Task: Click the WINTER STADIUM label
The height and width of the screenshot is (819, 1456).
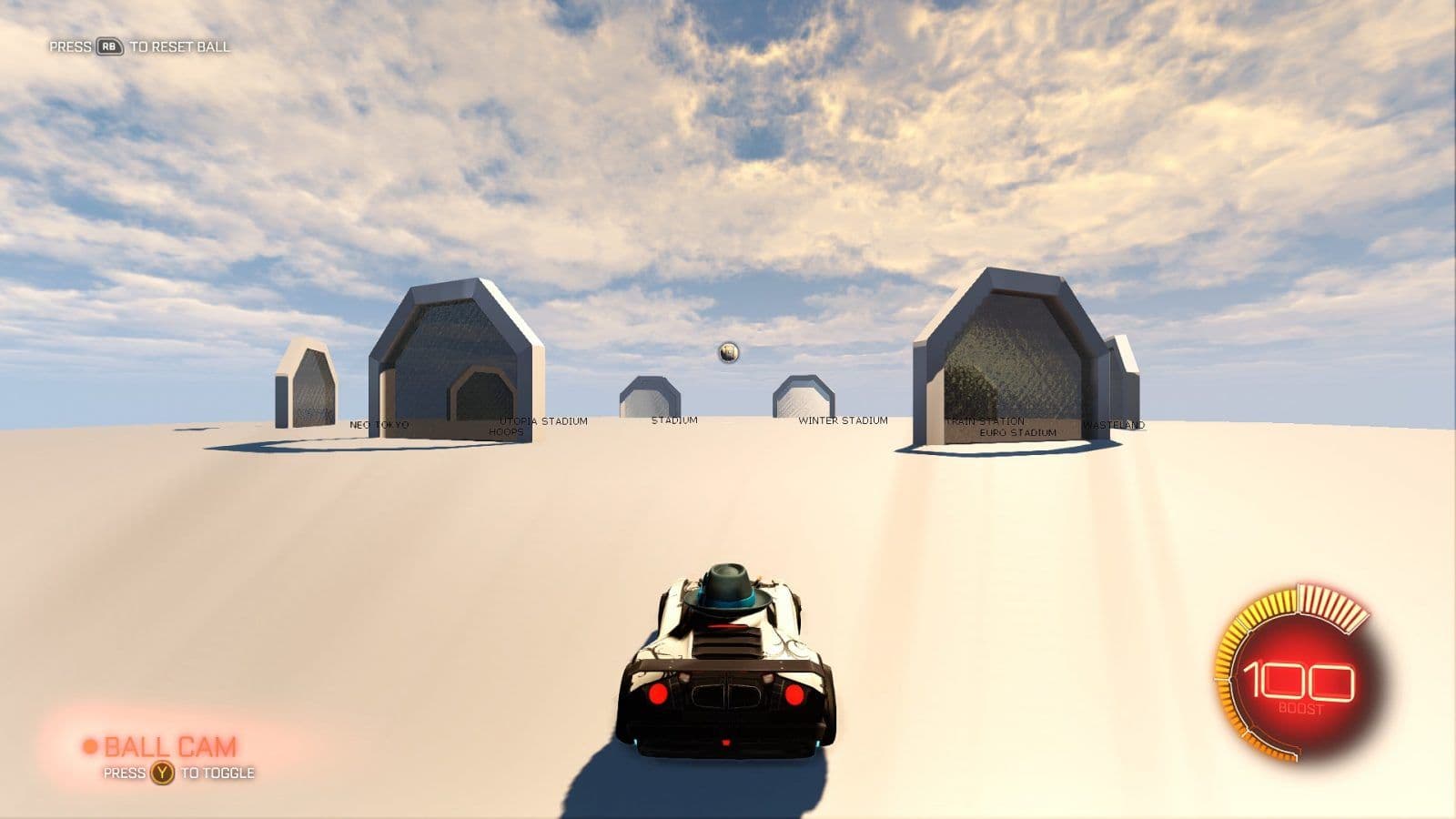Action: coord(844,420)
